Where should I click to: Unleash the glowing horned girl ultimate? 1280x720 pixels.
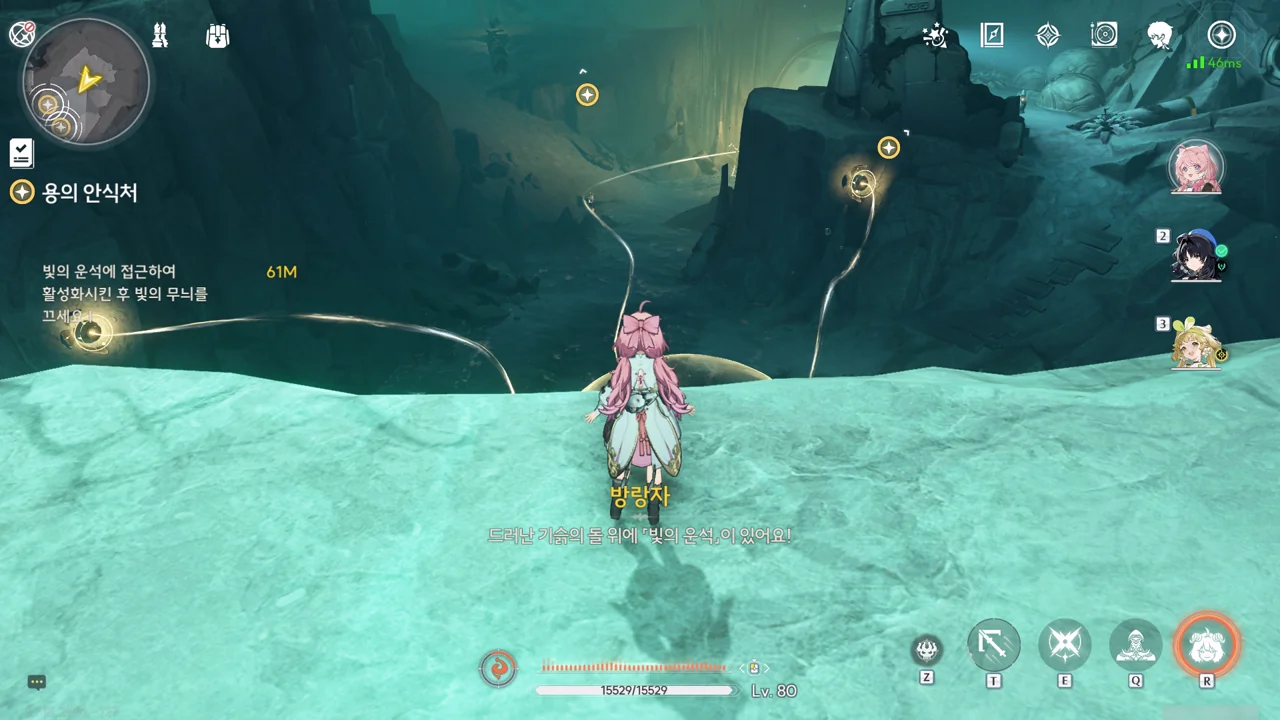click(x=1207, y=645)
